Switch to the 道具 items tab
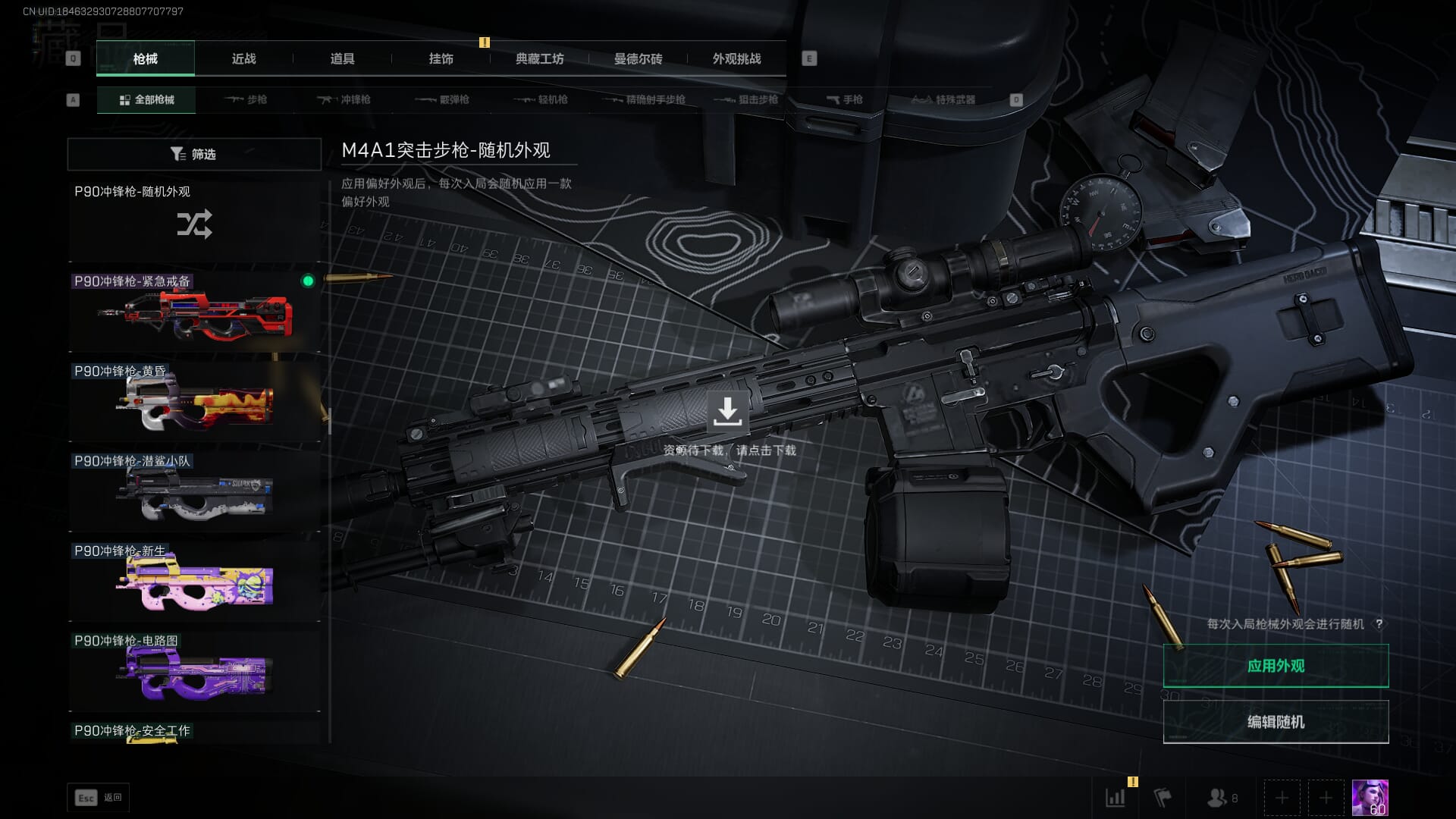1456x819 pixels. 342,58
